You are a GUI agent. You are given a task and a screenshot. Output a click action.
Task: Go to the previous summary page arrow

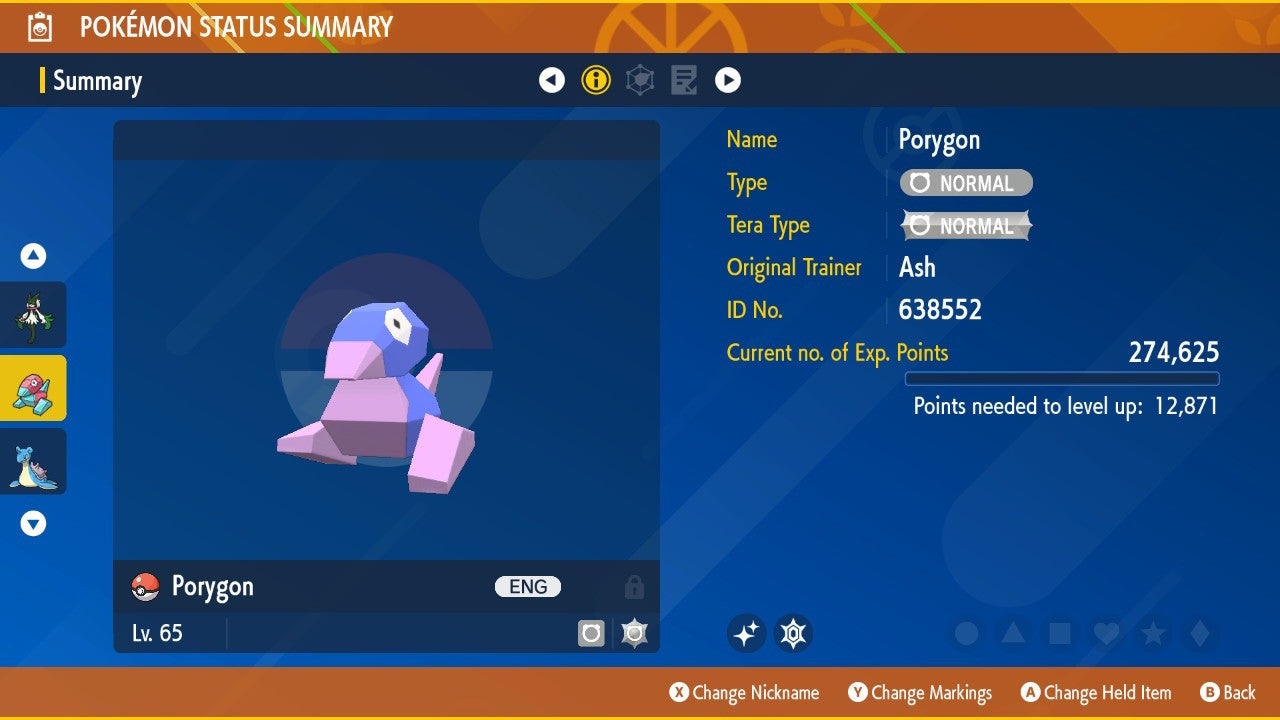pos(552,80)
